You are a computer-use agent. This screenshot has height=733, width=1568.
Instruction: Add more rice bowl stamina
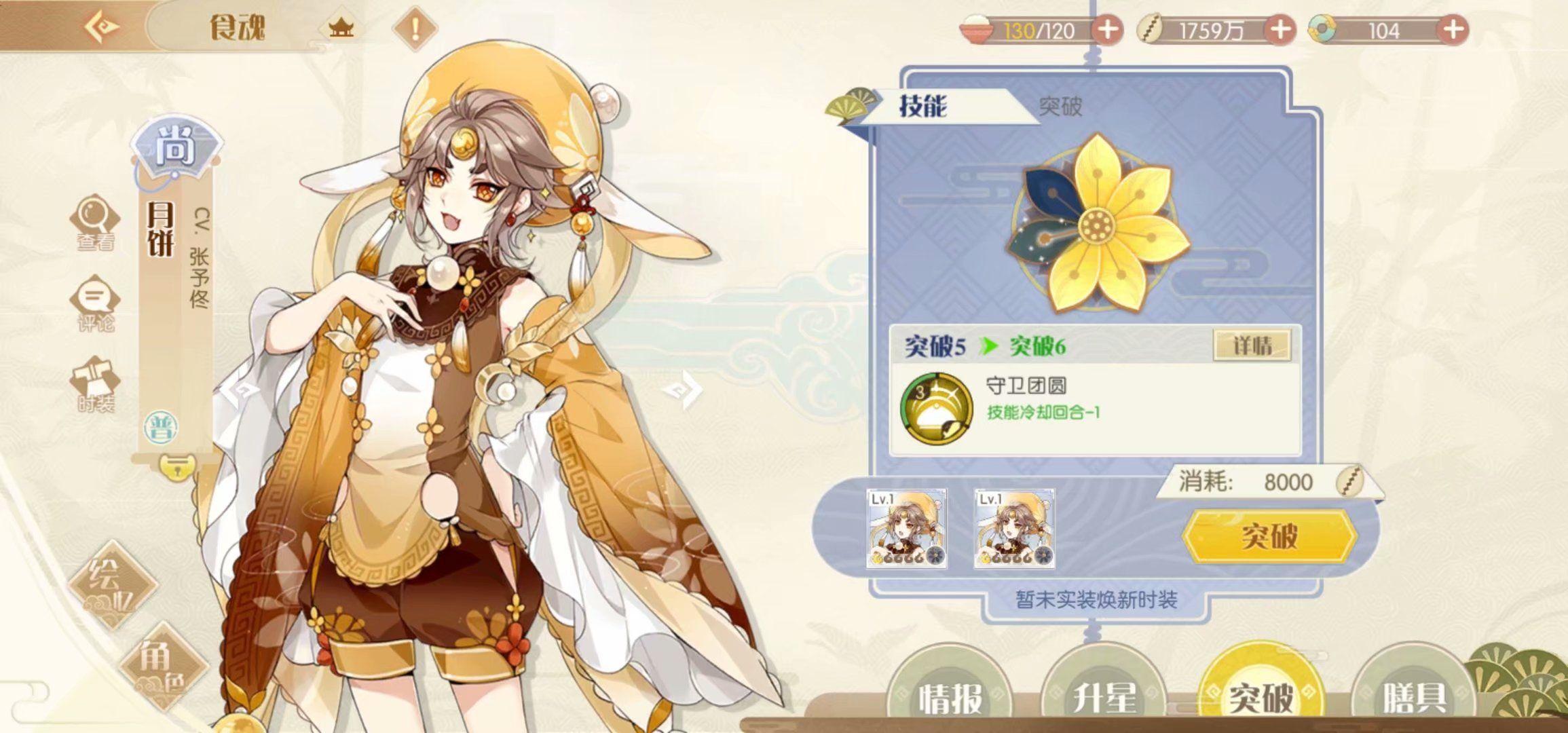(1107, 30)
